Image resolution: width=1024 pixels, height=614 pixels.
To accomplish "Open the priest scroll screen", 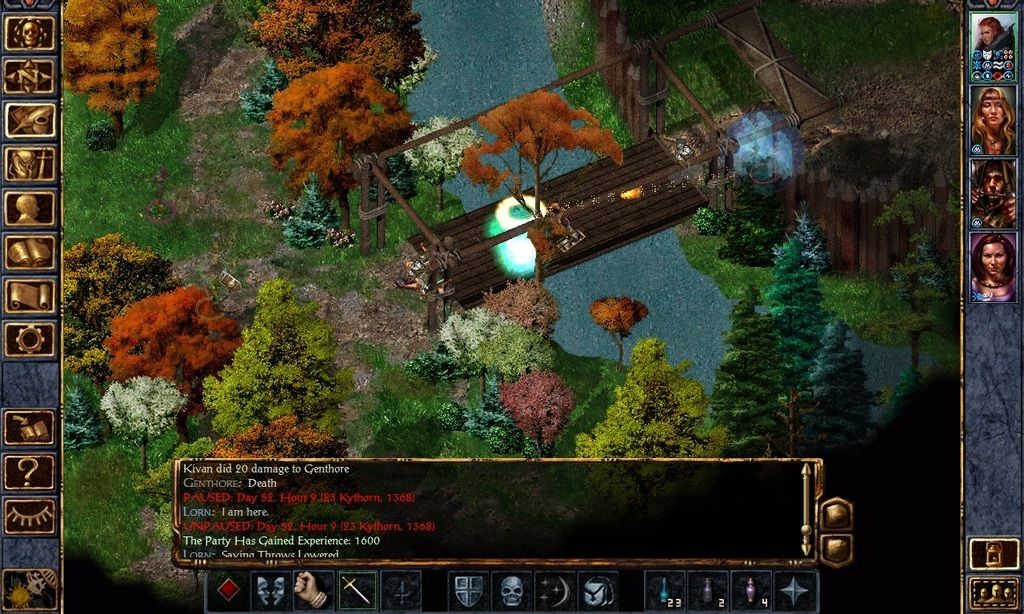I will (30, 296).
